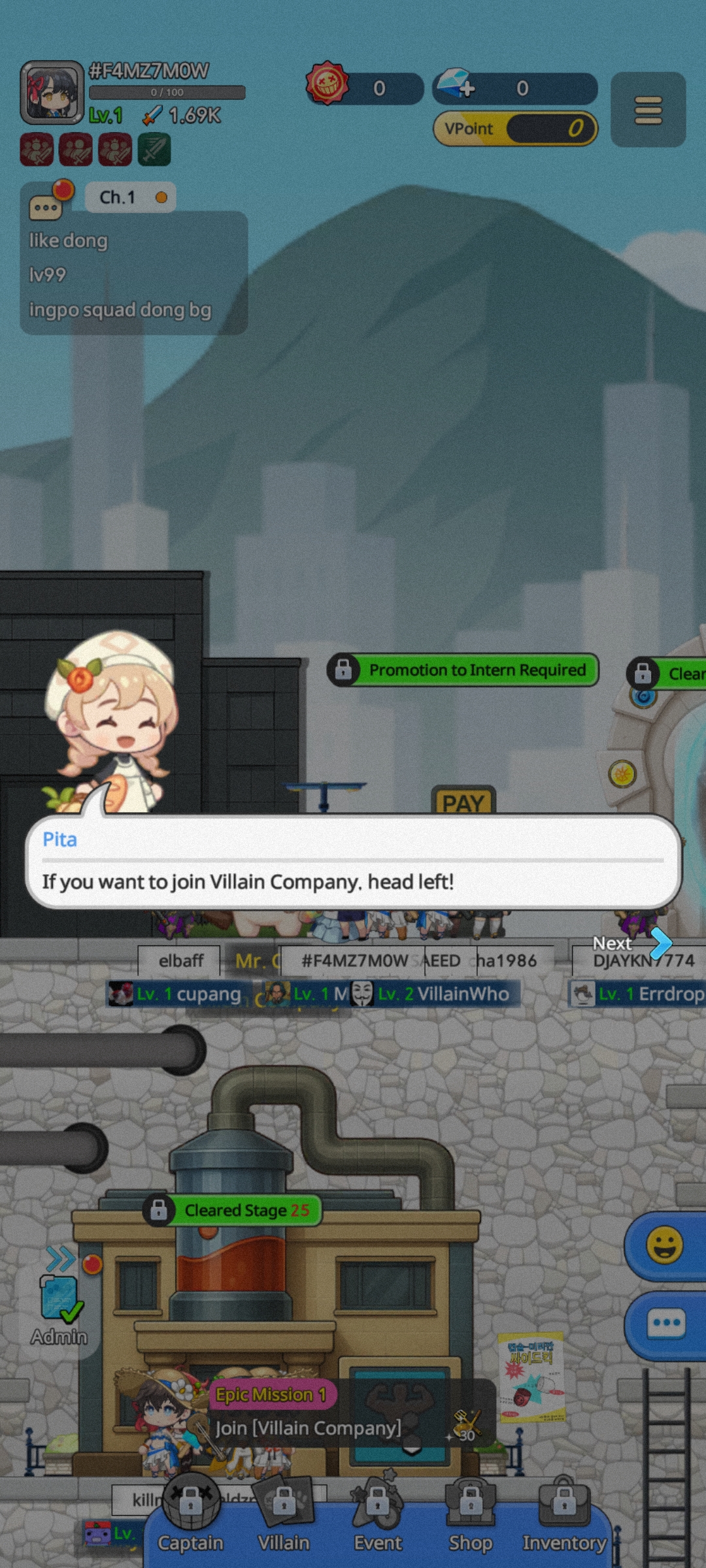Open the VPoint balance bar
The image size is (706, 1568).
click(x=515, y=129)
